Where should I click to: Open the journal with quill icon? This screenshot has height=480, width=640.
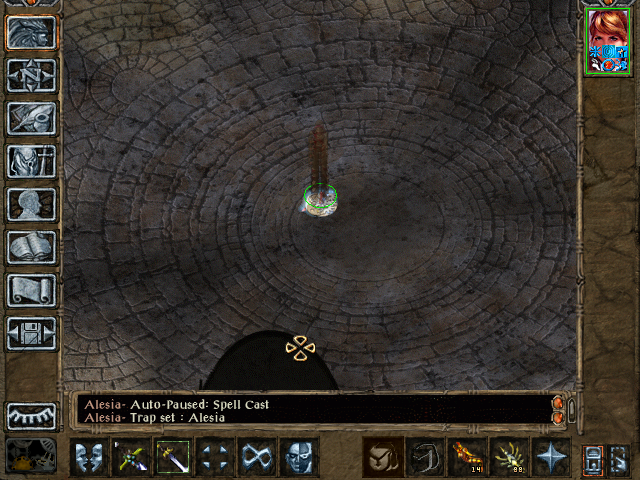(31, 118)
